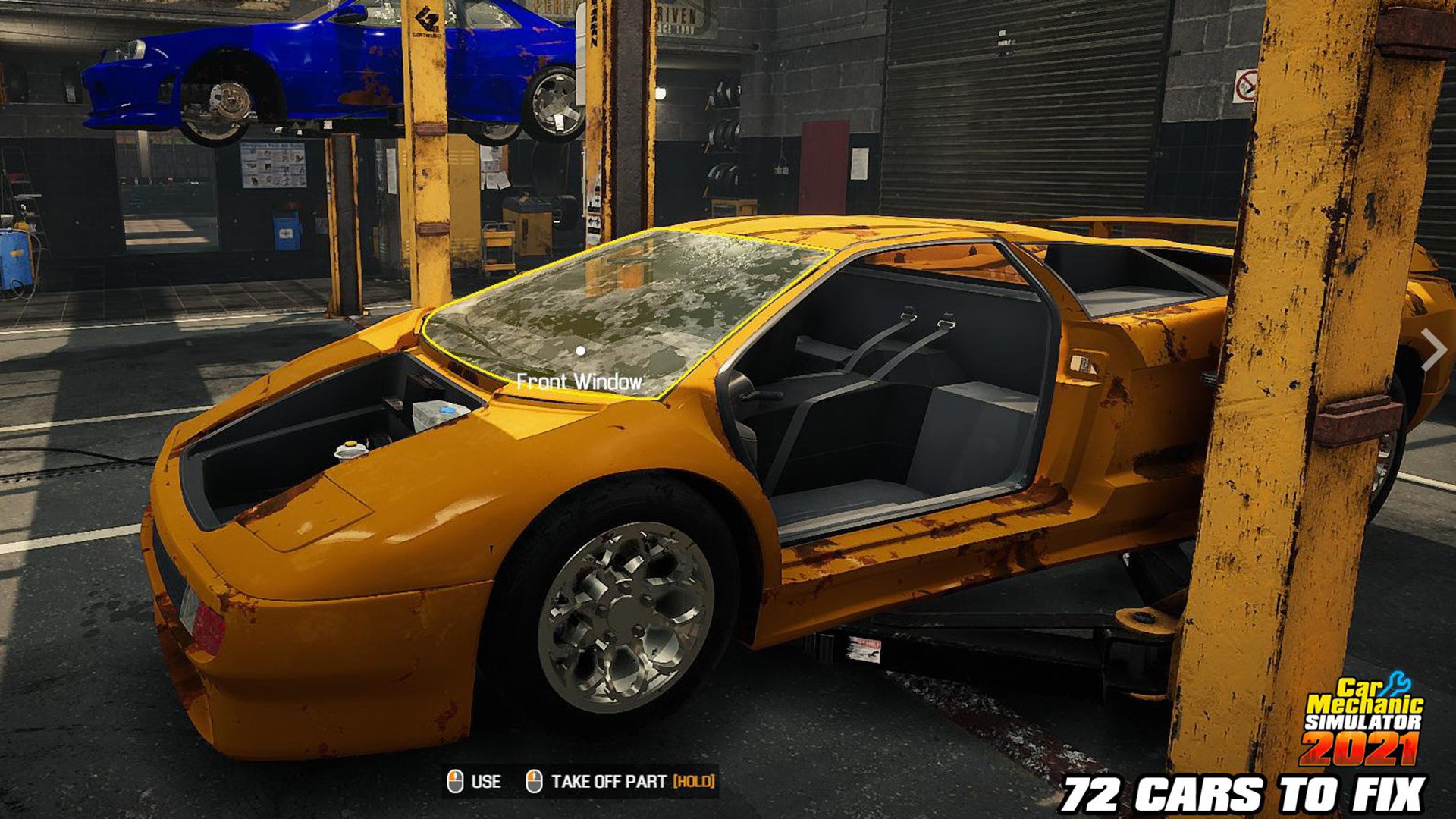This screenshot has width=1456, height=819.
Task: Show the next screenshot with the right arrow
Action: (1432, 350)
